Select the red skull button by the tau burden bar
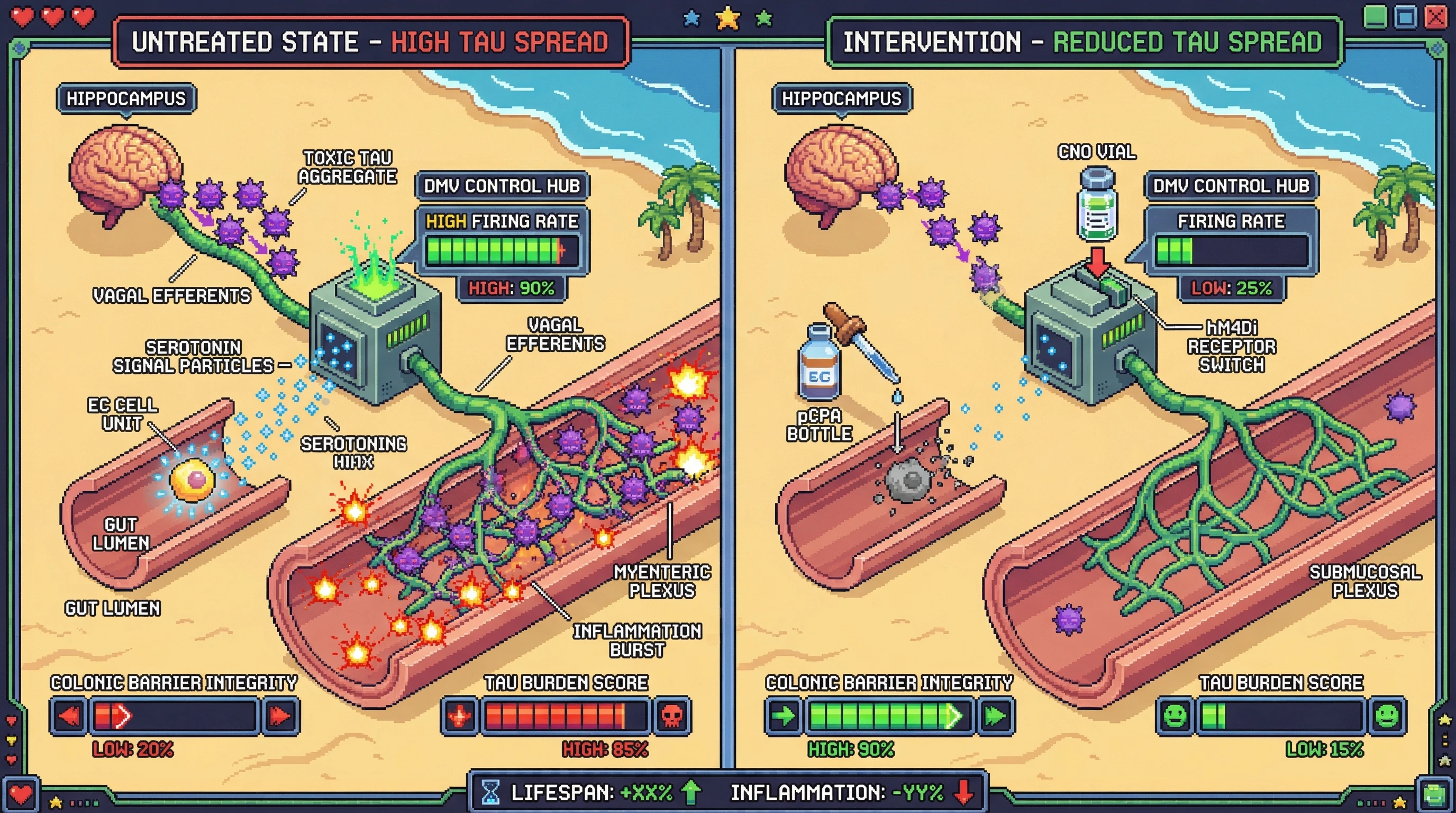 (671, 716)
